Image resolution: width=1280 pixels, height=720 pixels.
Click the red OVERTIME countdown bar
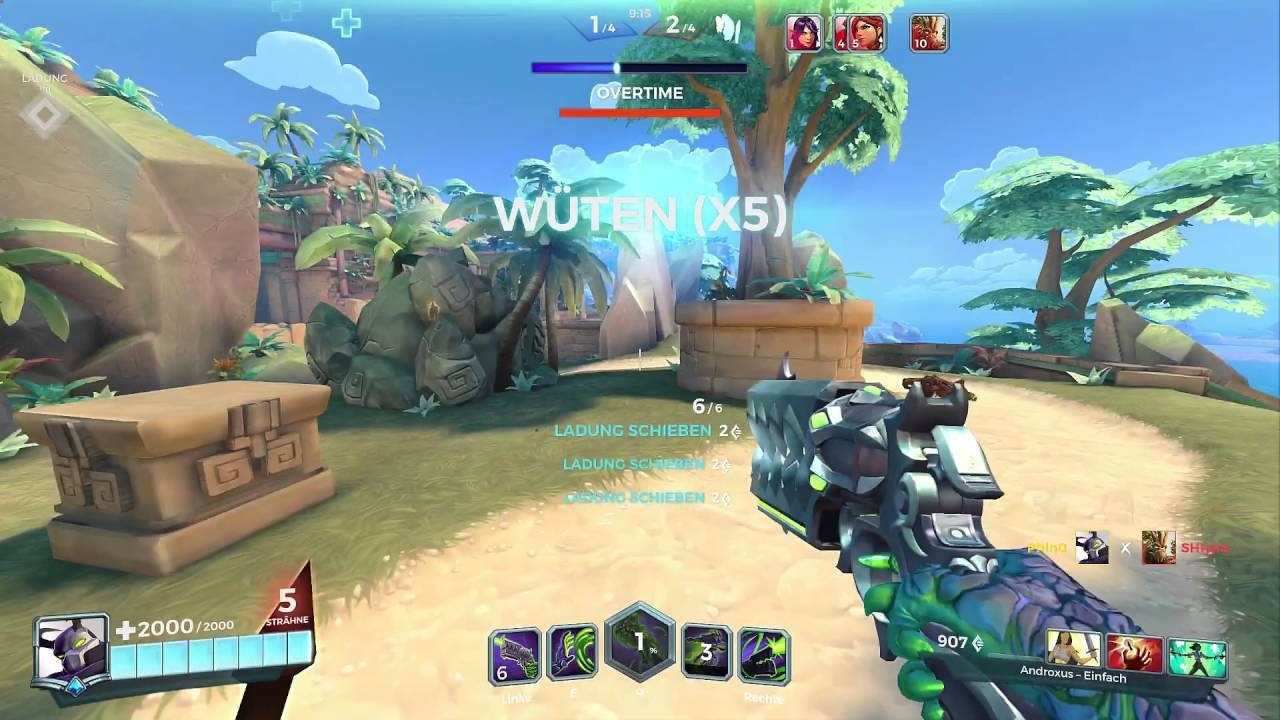[x=640, y=112]
